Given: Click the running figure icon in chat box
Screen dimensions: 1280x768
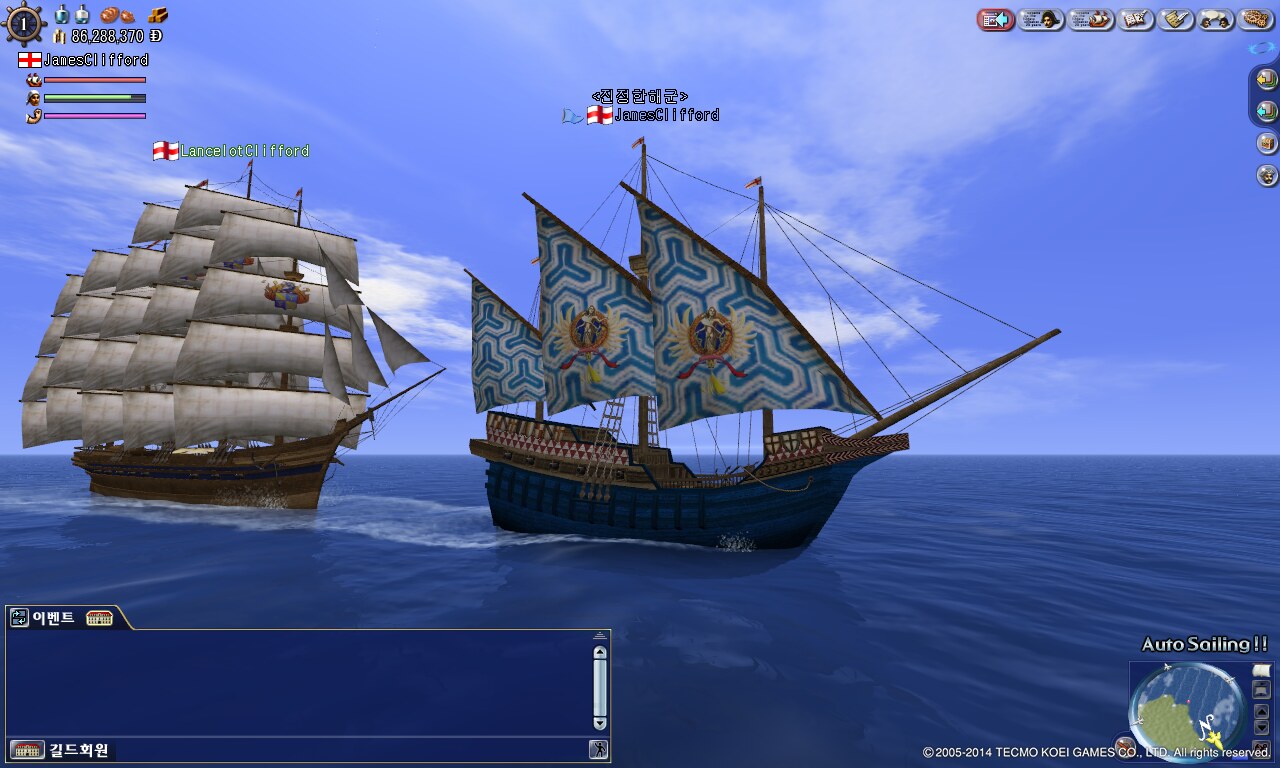Looking at the screenshot, I should point(598,750).
